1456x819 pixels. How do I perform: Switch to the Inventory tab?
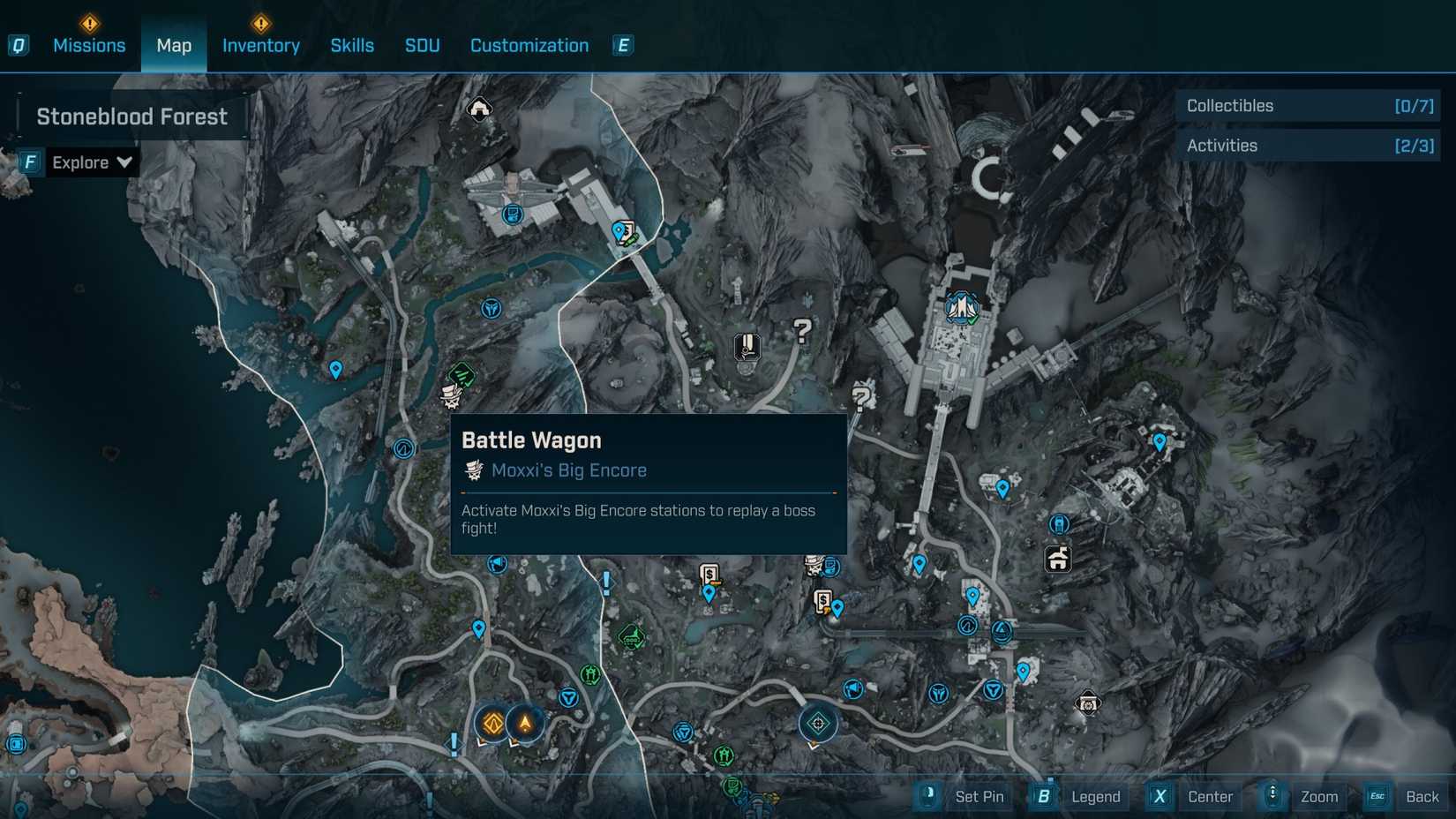point(260,45)
